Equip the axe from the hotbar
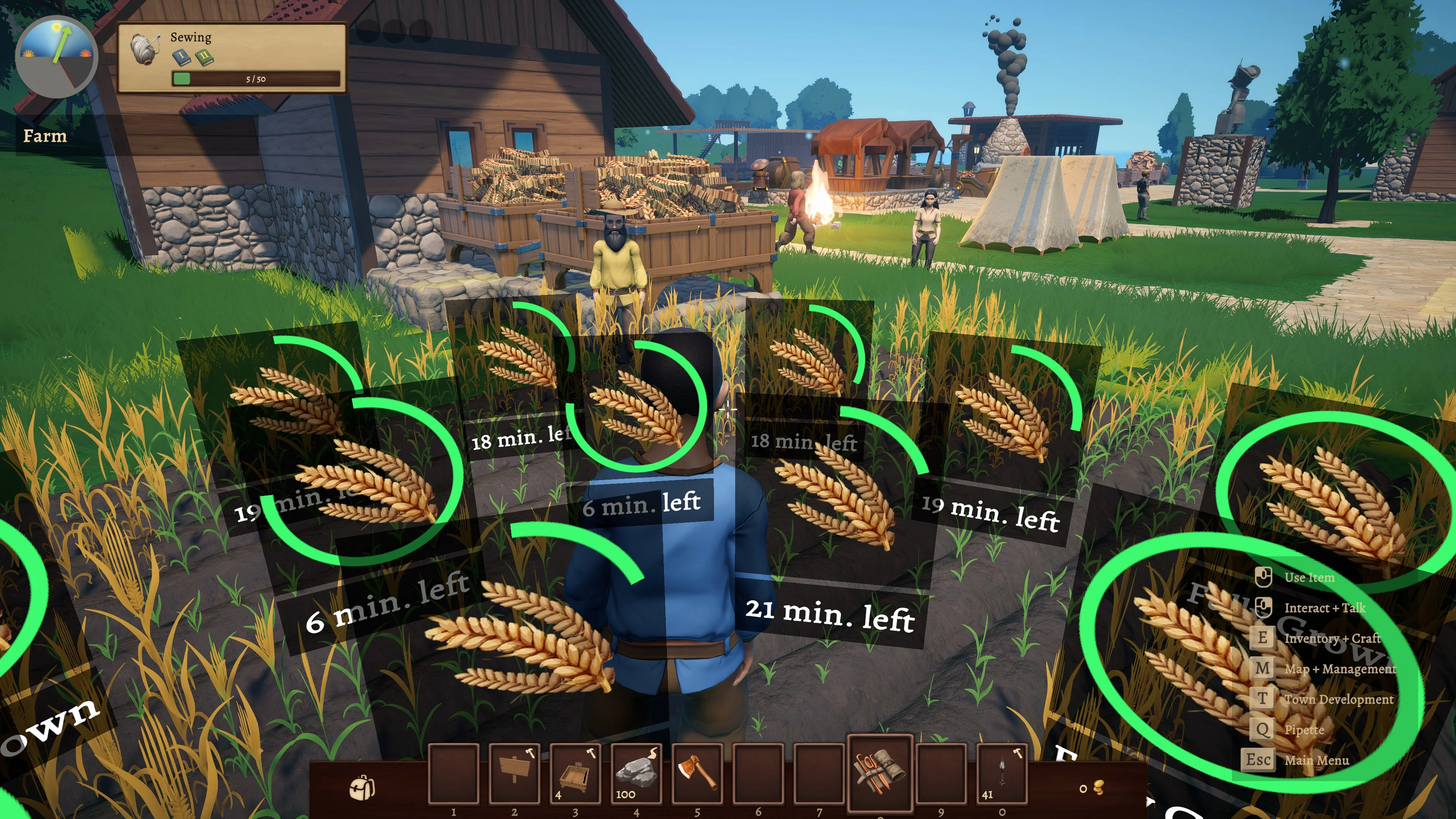The image size is (1456, 819). click(x=697, y=773)
